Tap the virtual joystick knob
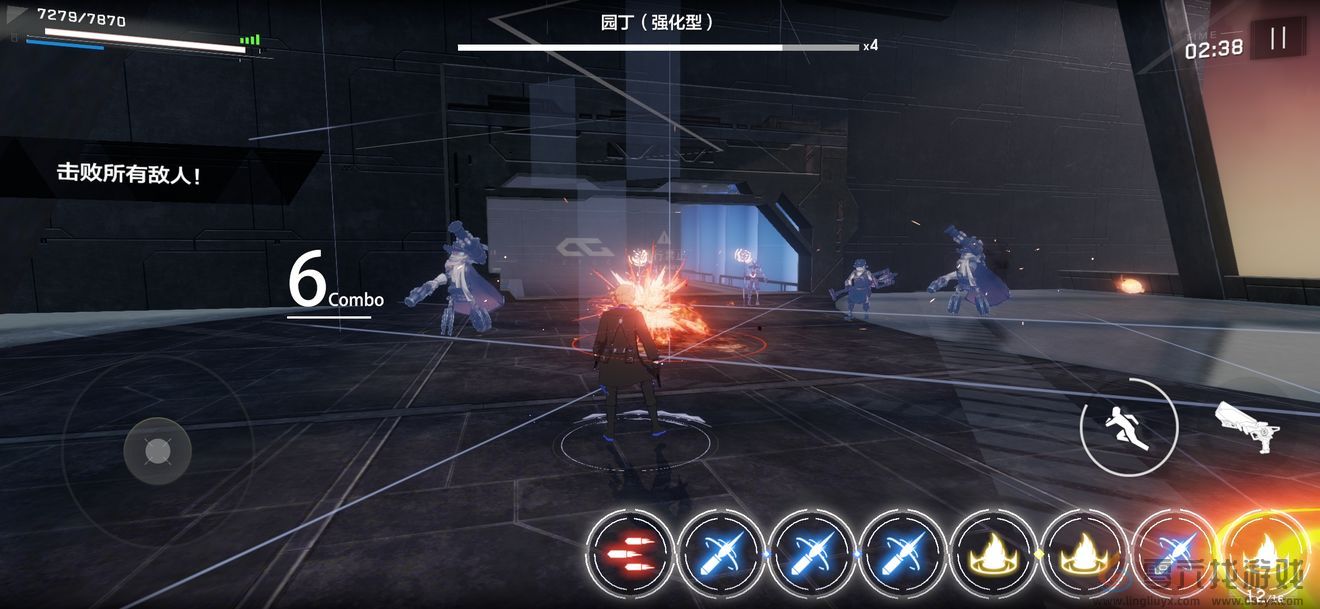 (x=157, y=451)
